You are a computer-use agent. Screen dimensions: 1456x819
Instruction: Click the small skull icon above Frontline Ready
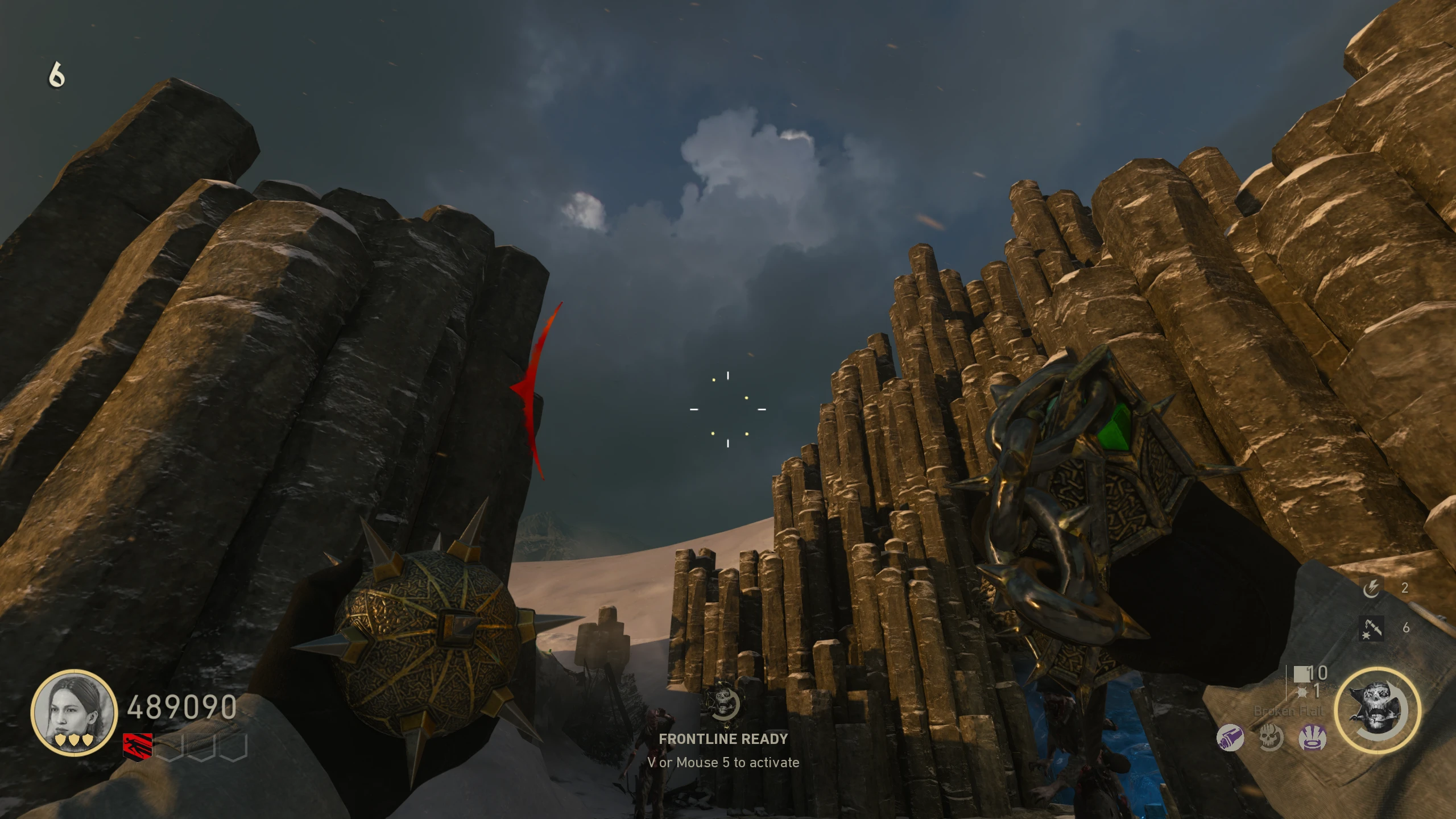tap(723, 704)
